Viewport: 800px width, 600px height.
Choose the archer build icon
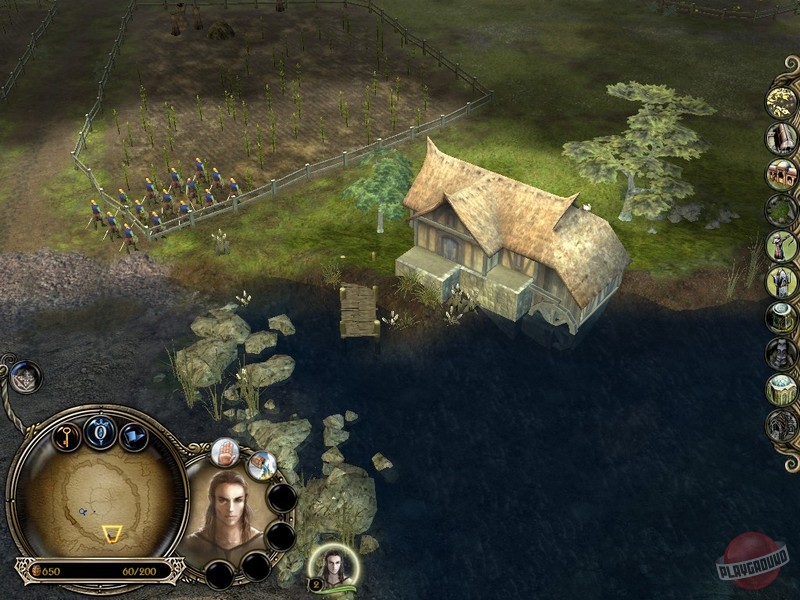coord(781,245)
